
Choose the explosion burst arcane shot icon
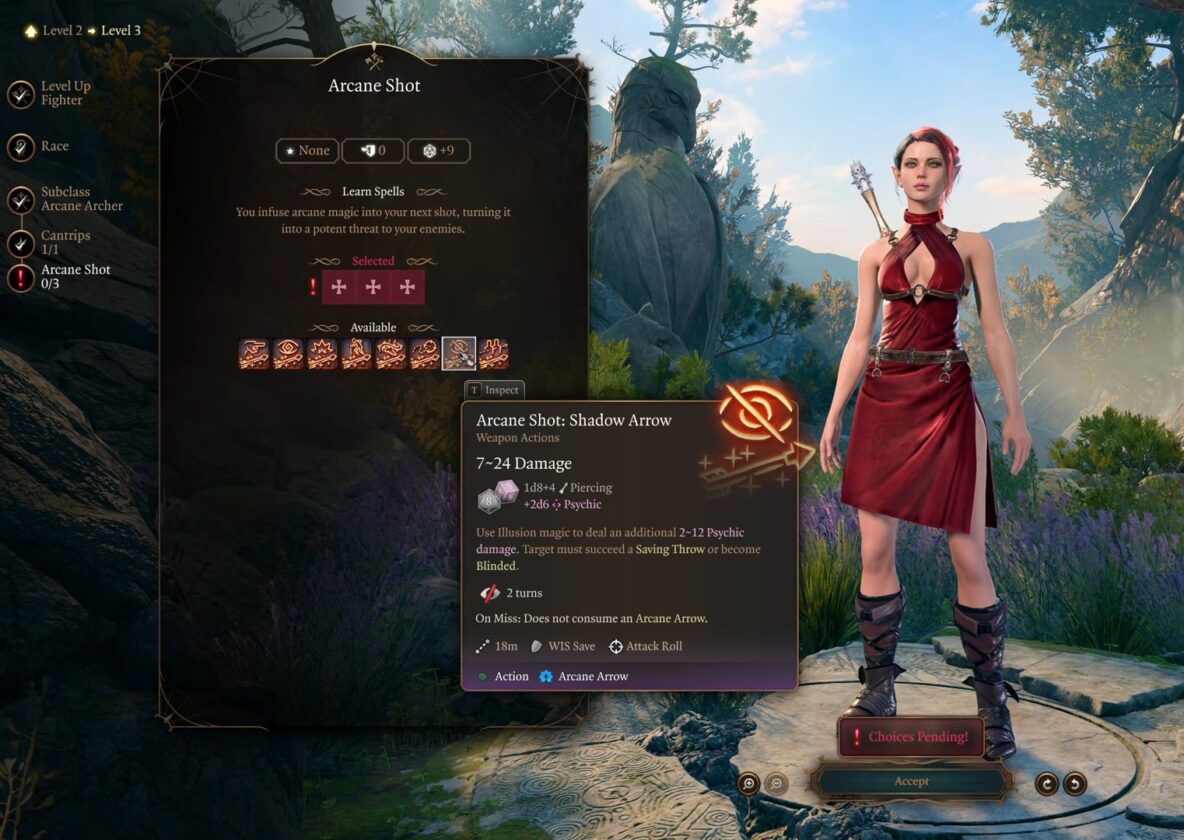click(x=323, y=354)
